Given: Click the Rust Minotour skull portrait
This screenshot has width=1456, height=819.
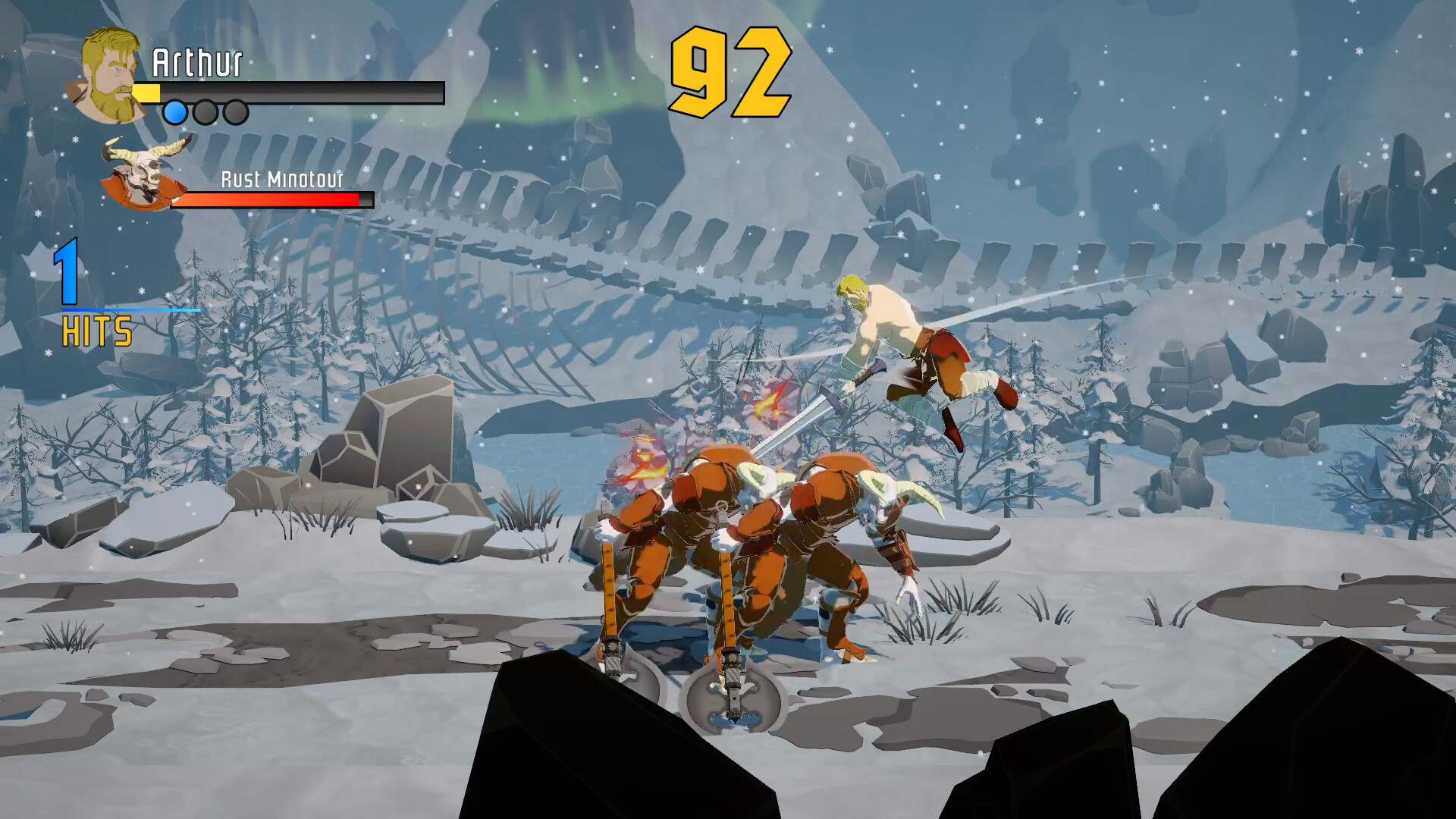Looking at the screenshot, I should [x=144, y=173].
